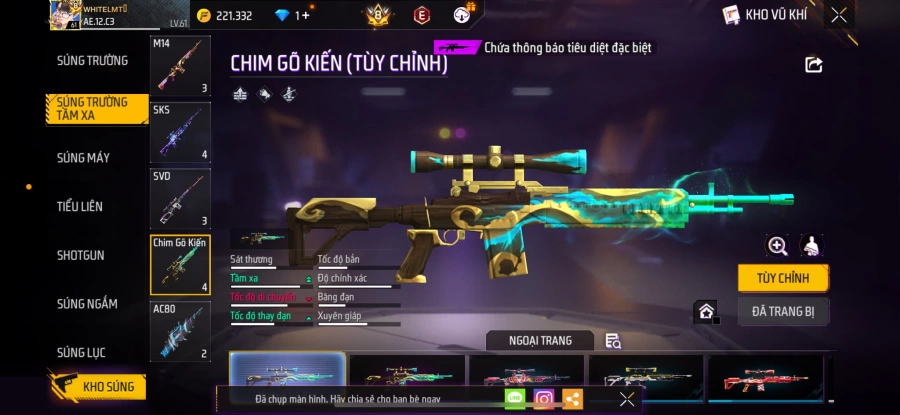Choose the SHOTGUN category
Image resolution: width=900 pixels, height=415 pixels.
80,255
